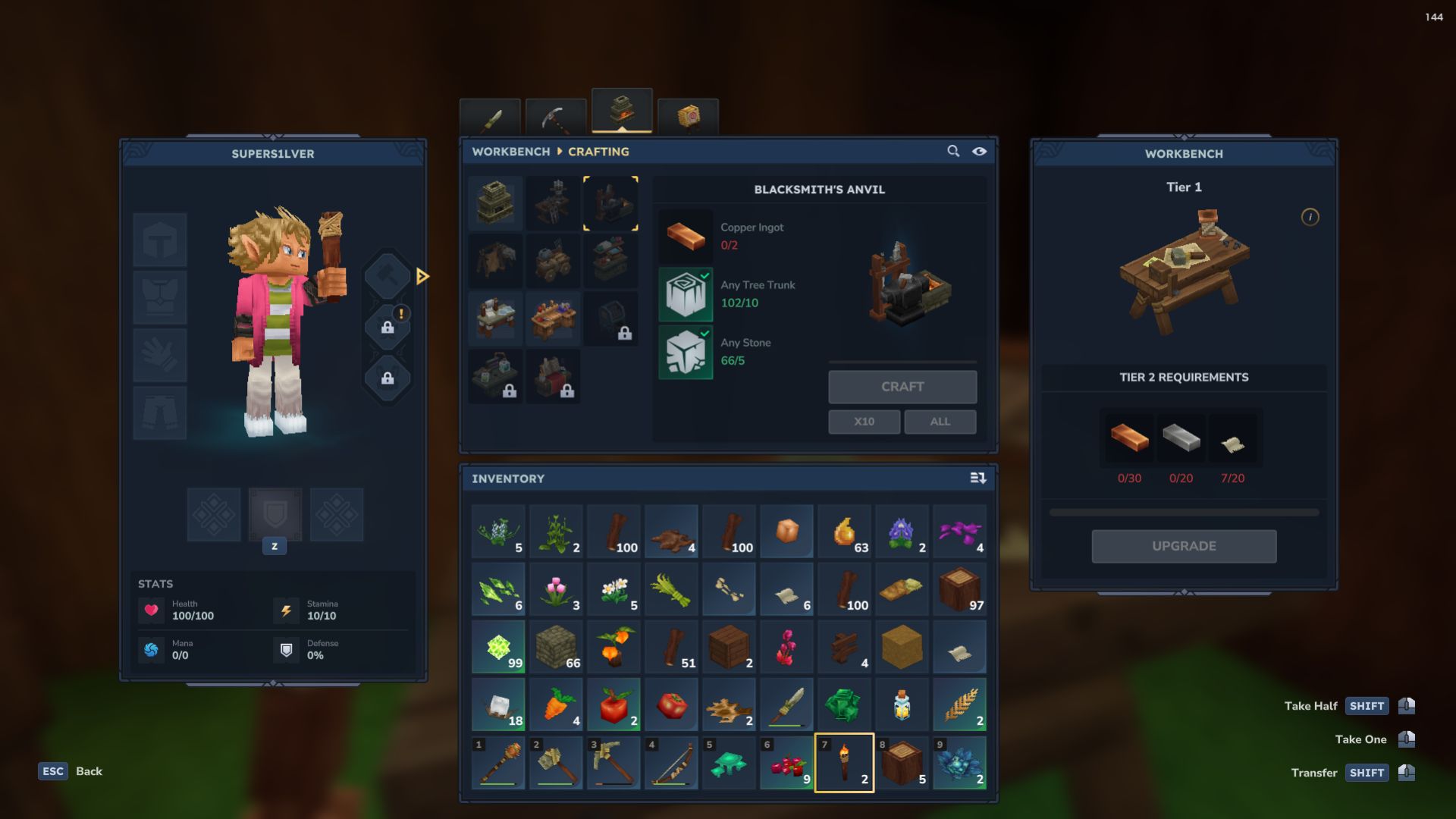Viewport: 1456px width, 819px height.
Task: Select the Copper Ingot in Tier 2 Requirements
Action: tap(1129, 437)
